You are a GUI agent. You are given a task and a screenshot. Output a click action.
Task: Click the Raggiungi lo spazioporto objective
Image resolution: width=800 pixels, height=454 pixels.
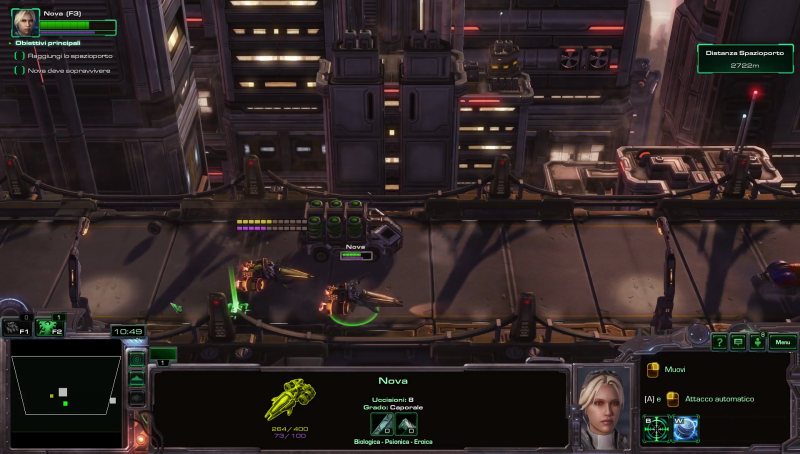[x=70, y=56]
